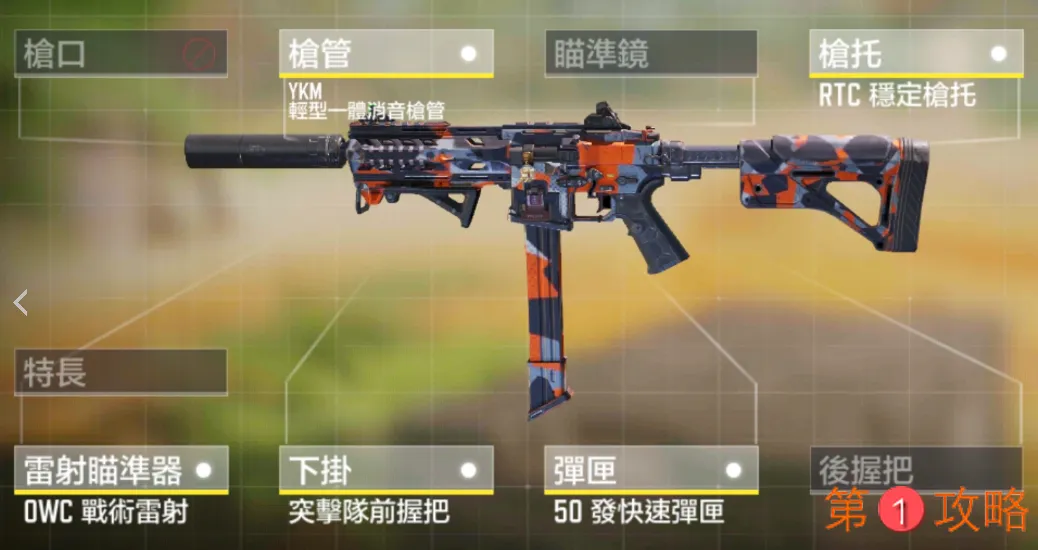Screen dimensions: 1038x550
Task: Open the 槍管 barrel attachment slot
Action: (386, 53)
